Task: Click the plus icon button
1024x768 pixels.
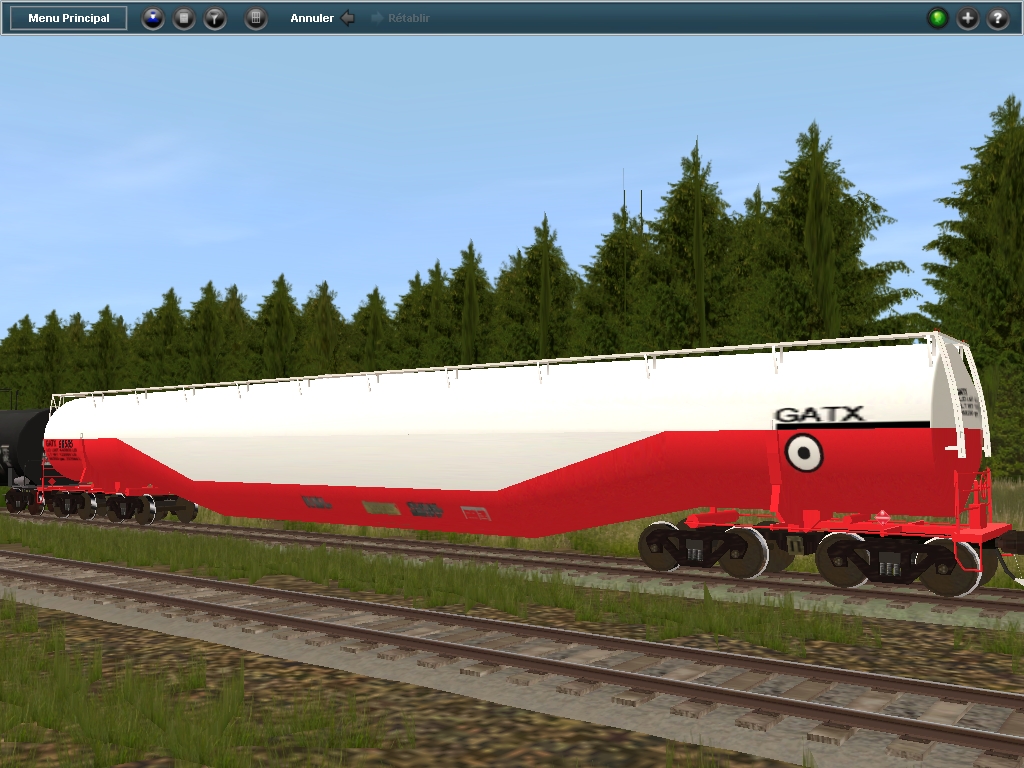Action: point(967,18)
